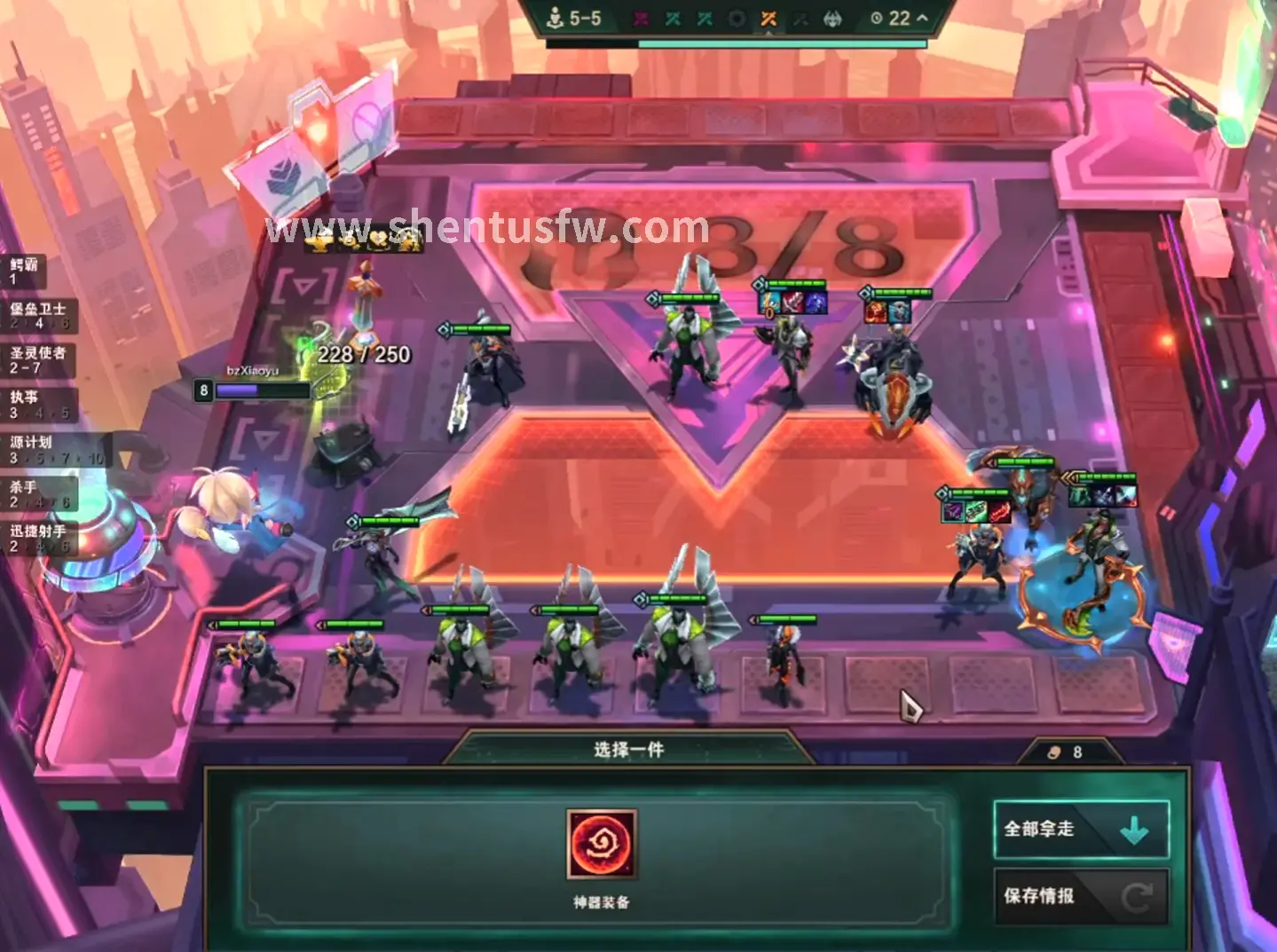The image size is (1277, 952).
Task: Click the monster-face boss round icon
Action: 832,19
